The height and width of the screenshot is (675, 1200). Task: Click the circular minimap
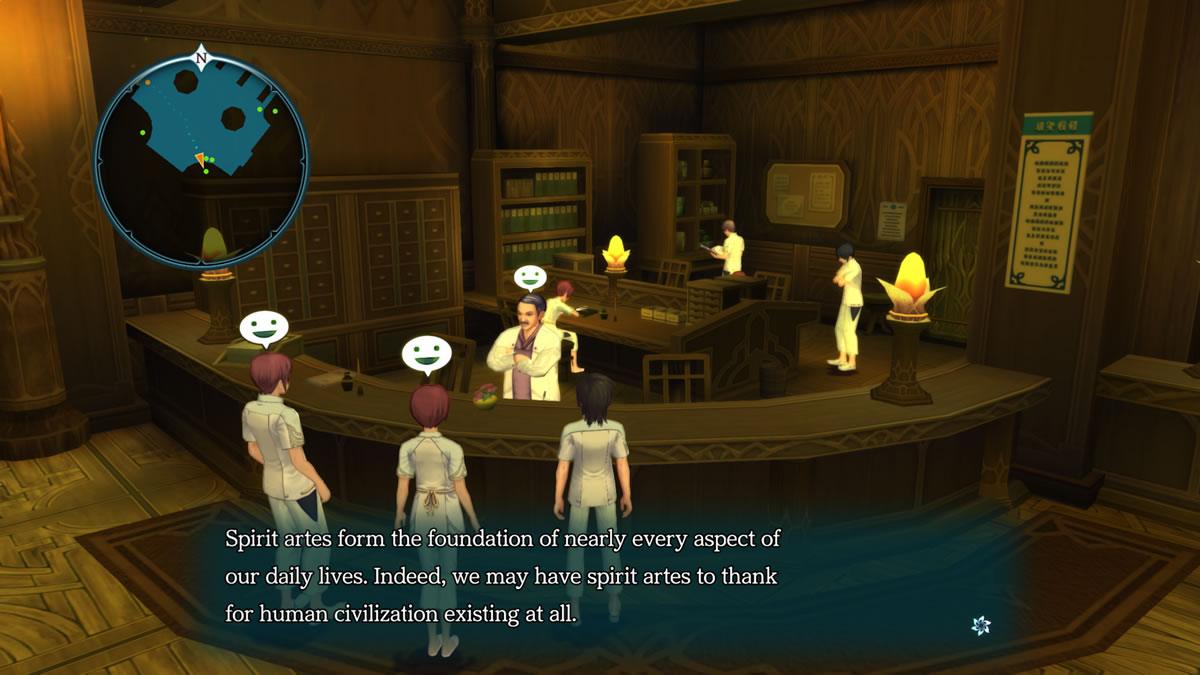click(201, 162)
